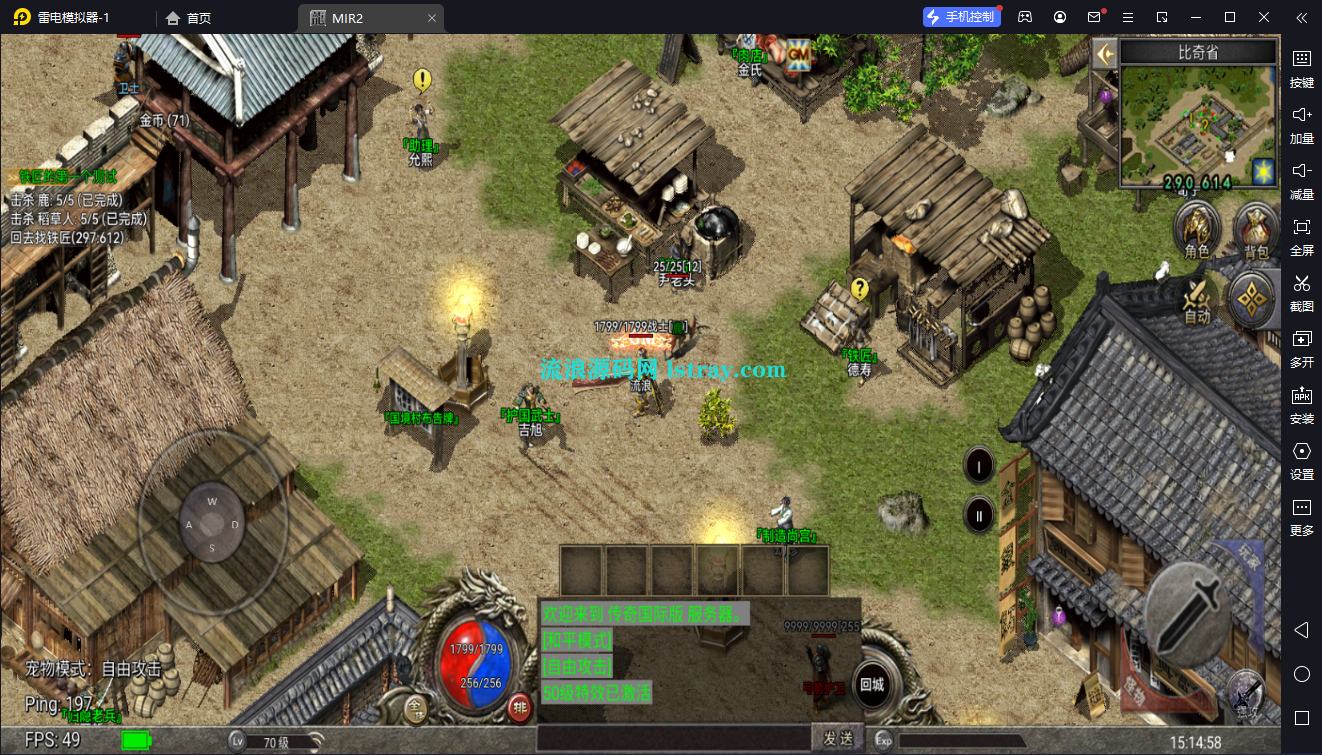This screenshot has height=755, width=1322.
Task: Collapse the minimap with the arrow button
Action: pos(1105,53)
